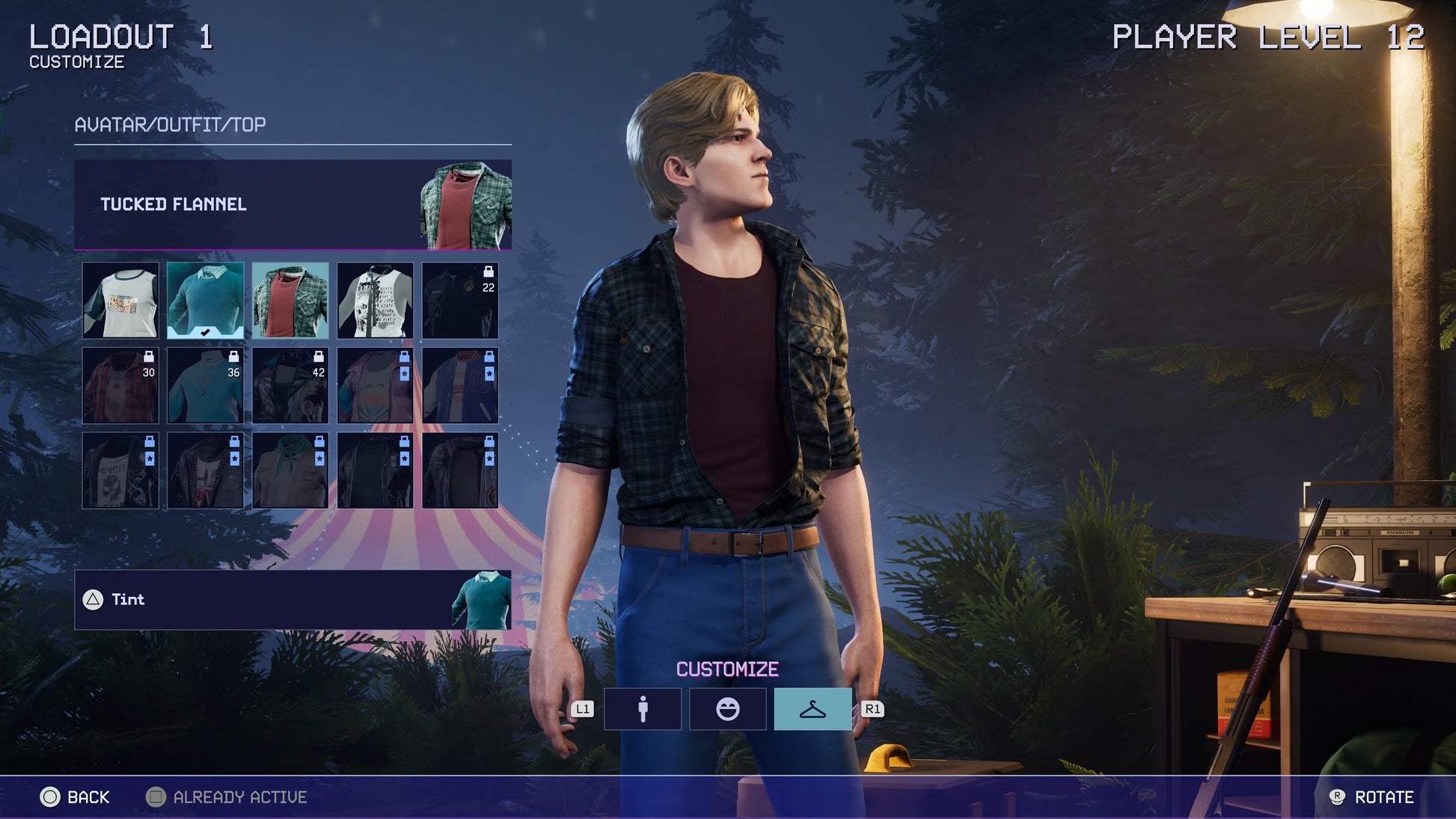The image size is (1456, 819).
Task: Select the Tucked Flannel top tile
Action: pos(290,301)
